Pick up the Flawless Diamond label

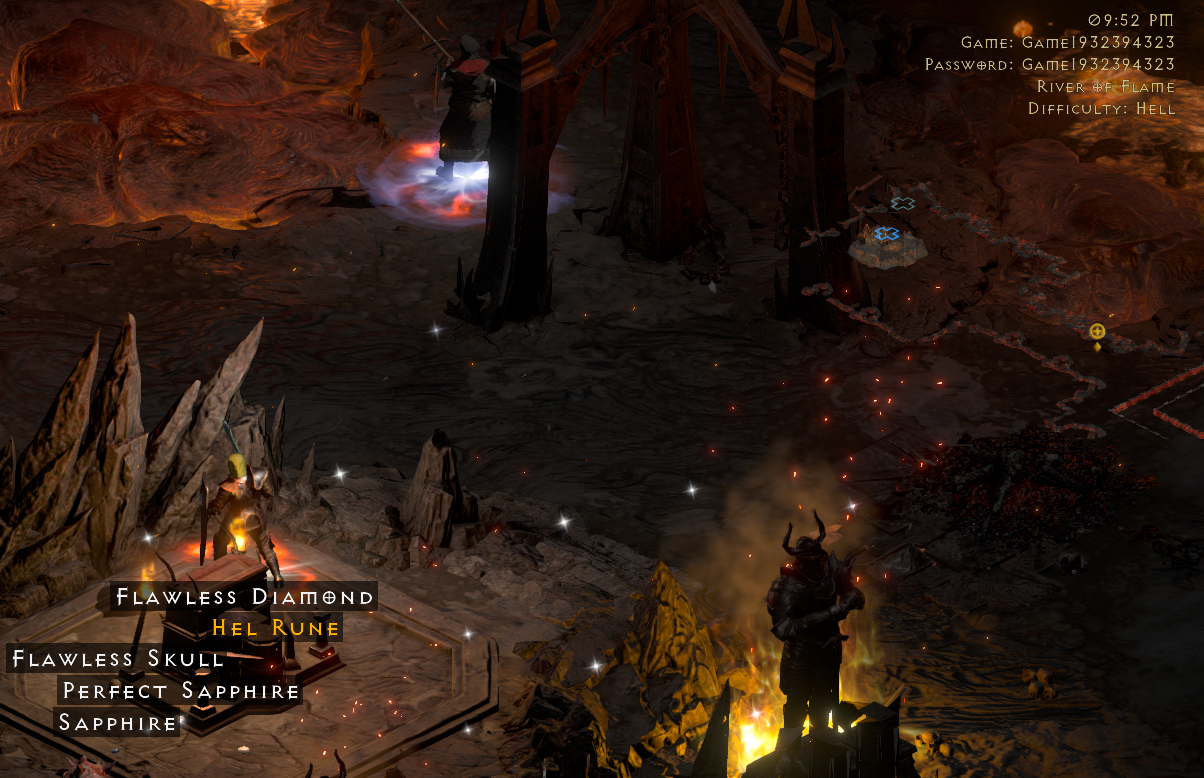tap(244, 597)
